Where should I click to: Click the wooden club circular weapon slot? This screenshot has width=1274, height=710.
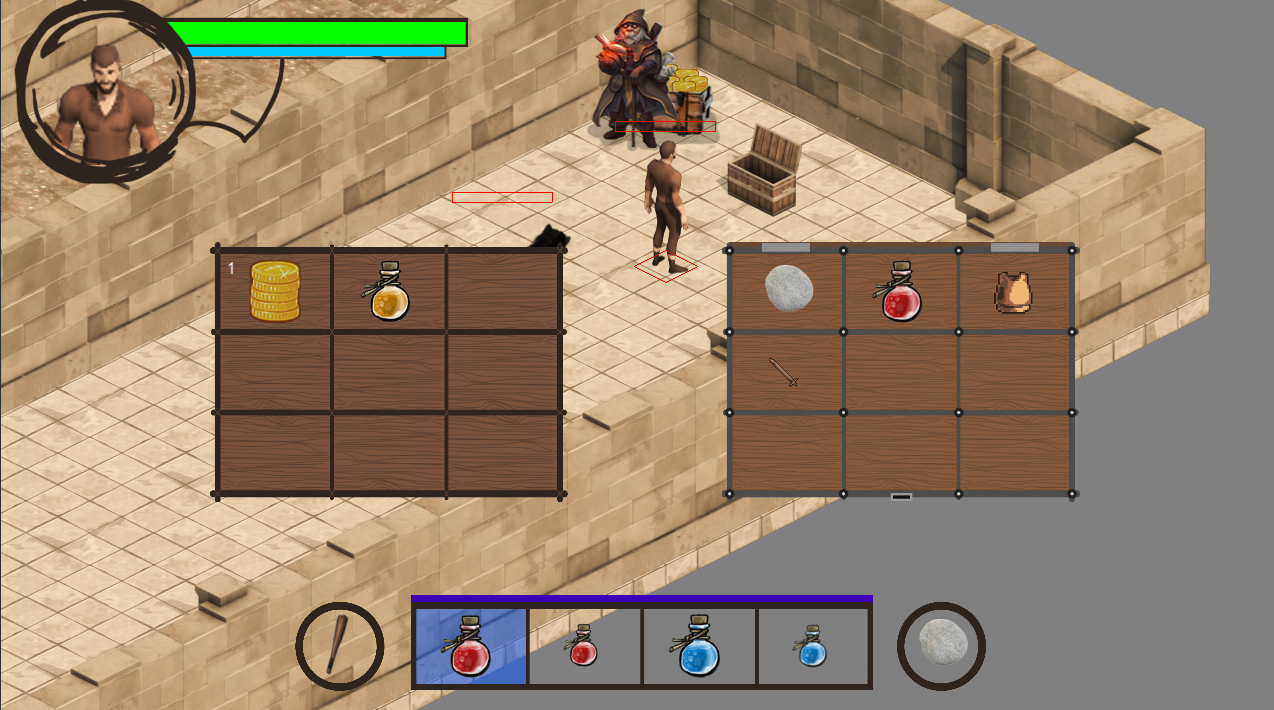(x=340, y=646)
